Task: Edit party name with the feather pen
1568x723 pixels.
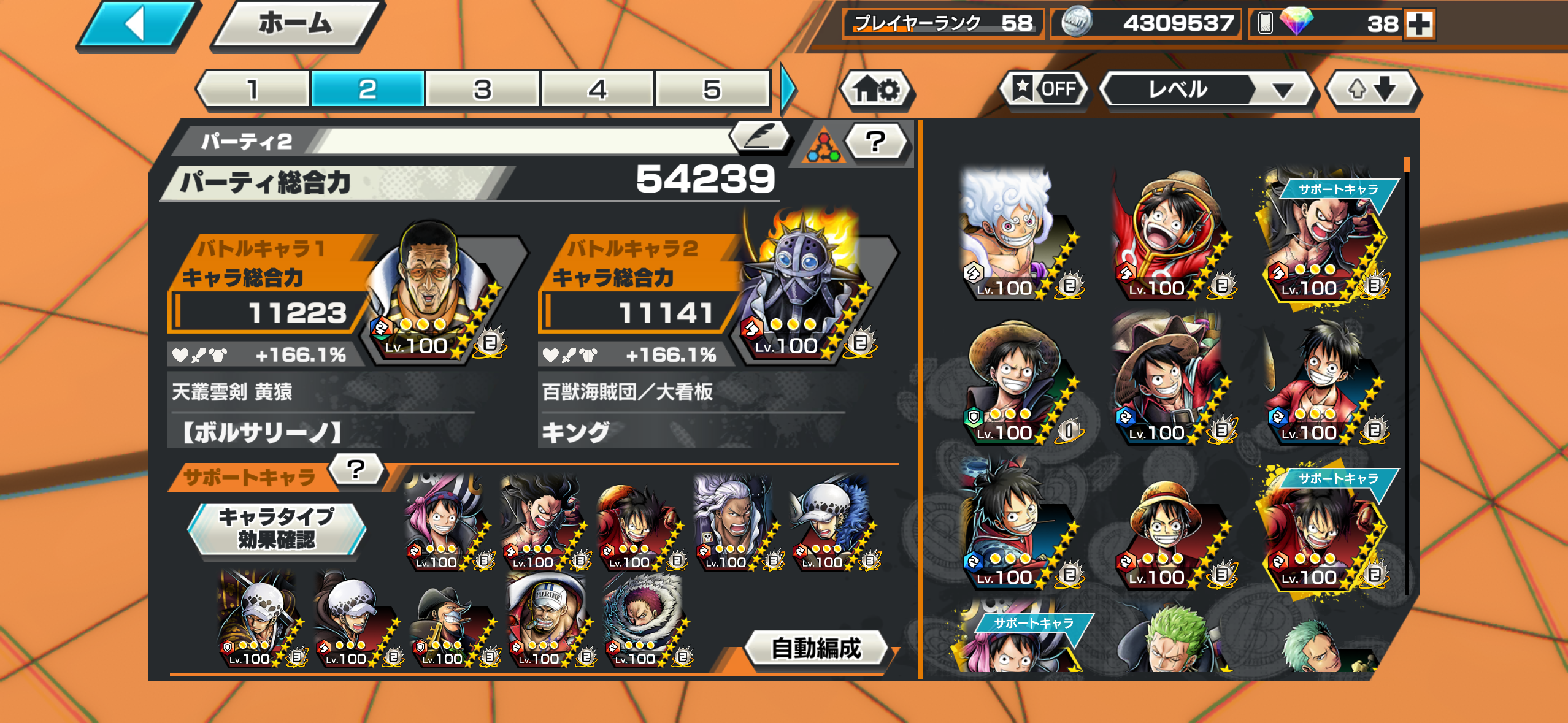Action: click(759, 136)
